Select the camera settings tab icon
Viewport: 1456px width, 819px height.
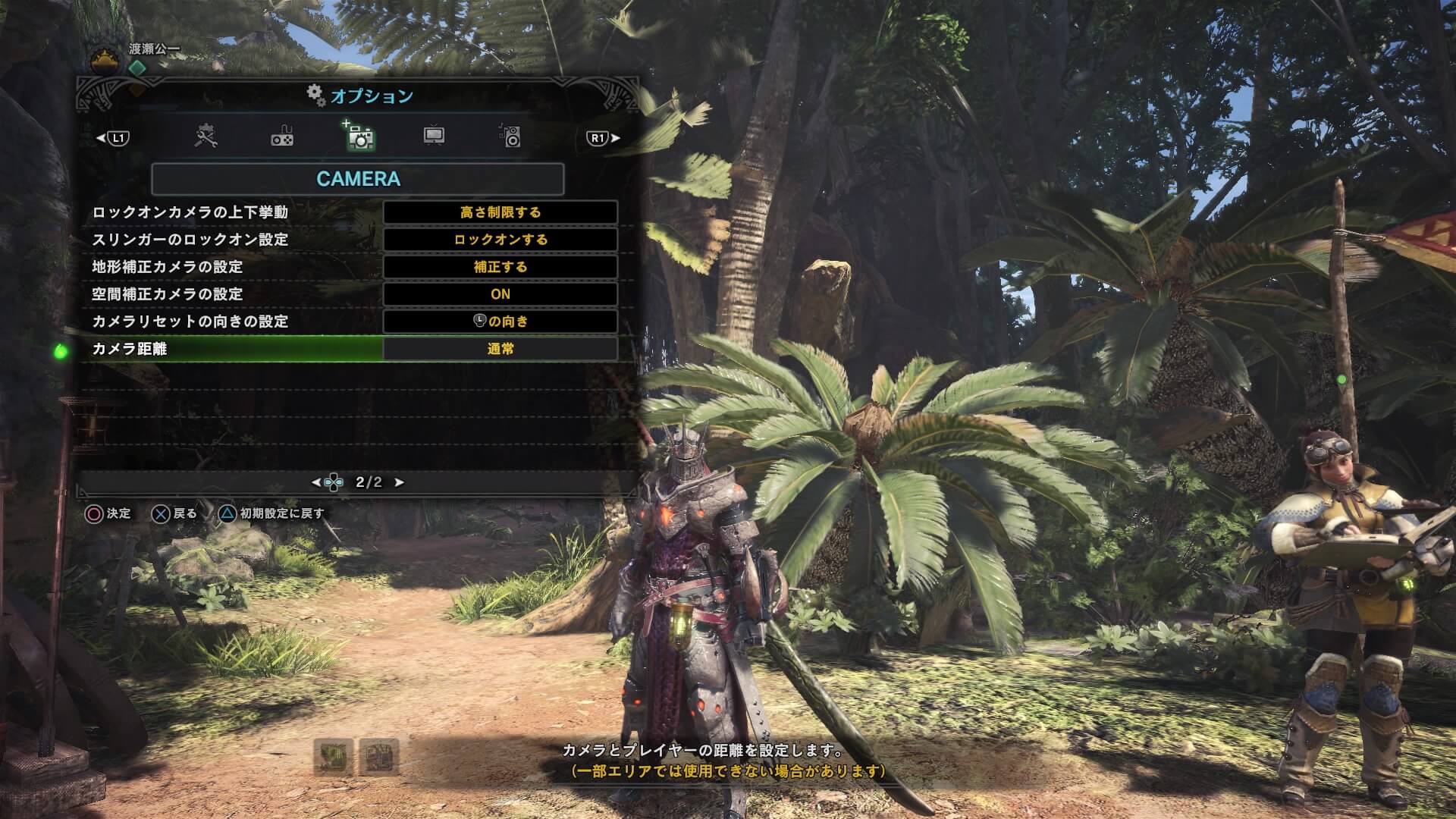click(x=359, y=137)
